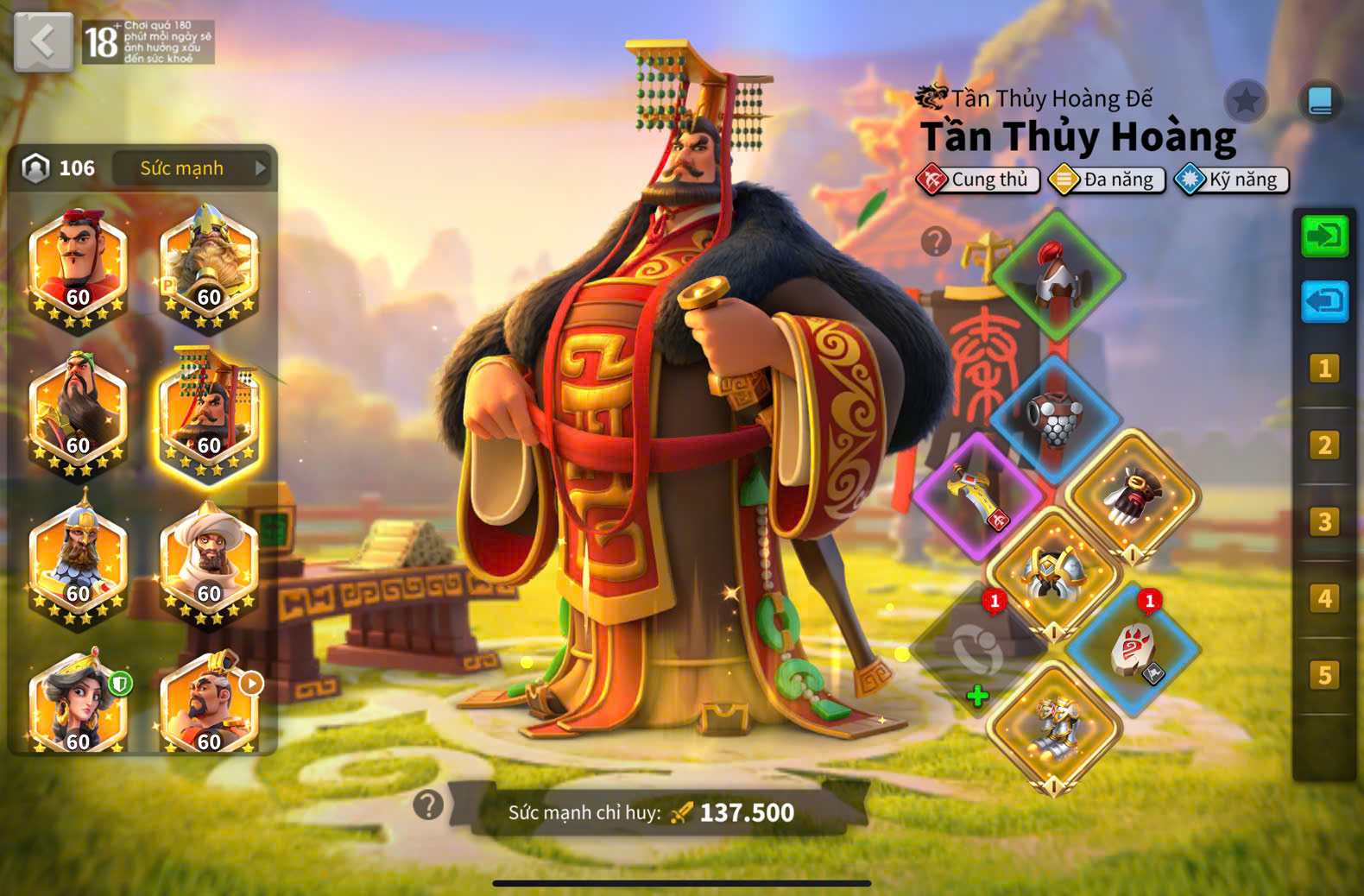Open the golden boots equipment slot

click(1054, 729)
